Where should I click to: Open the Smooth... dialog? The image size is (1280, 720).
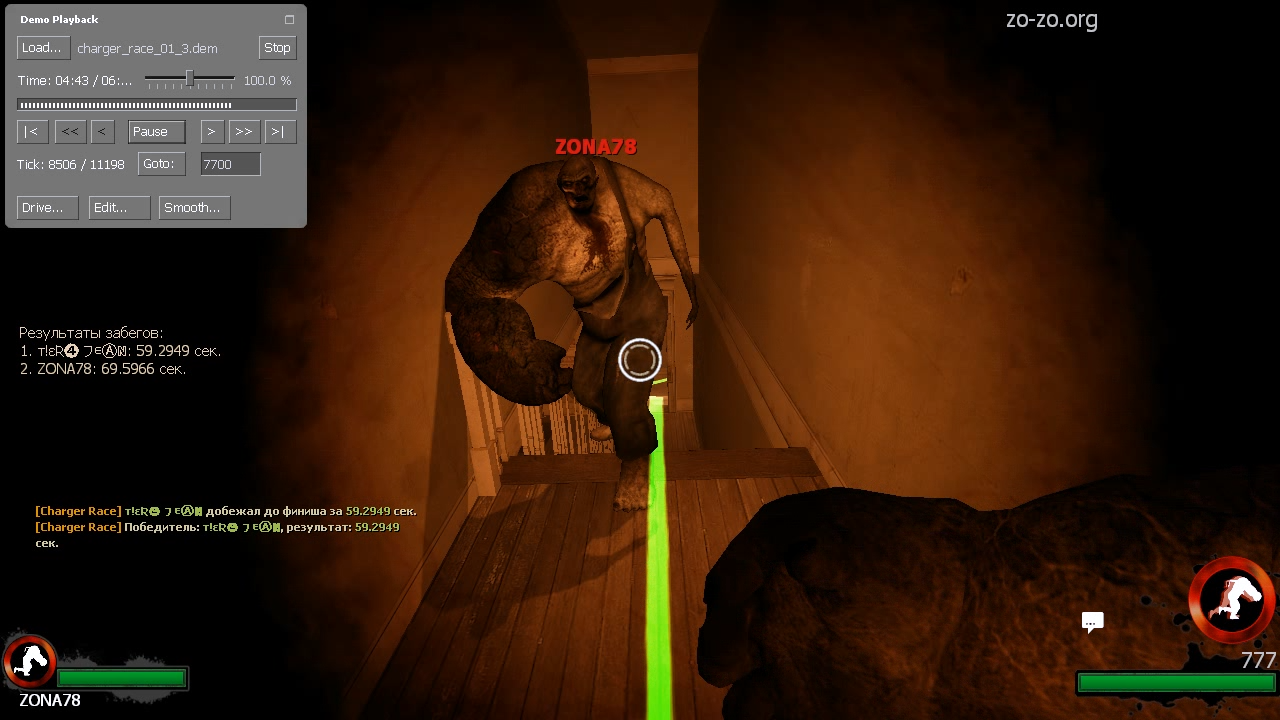tap(194, 208)
